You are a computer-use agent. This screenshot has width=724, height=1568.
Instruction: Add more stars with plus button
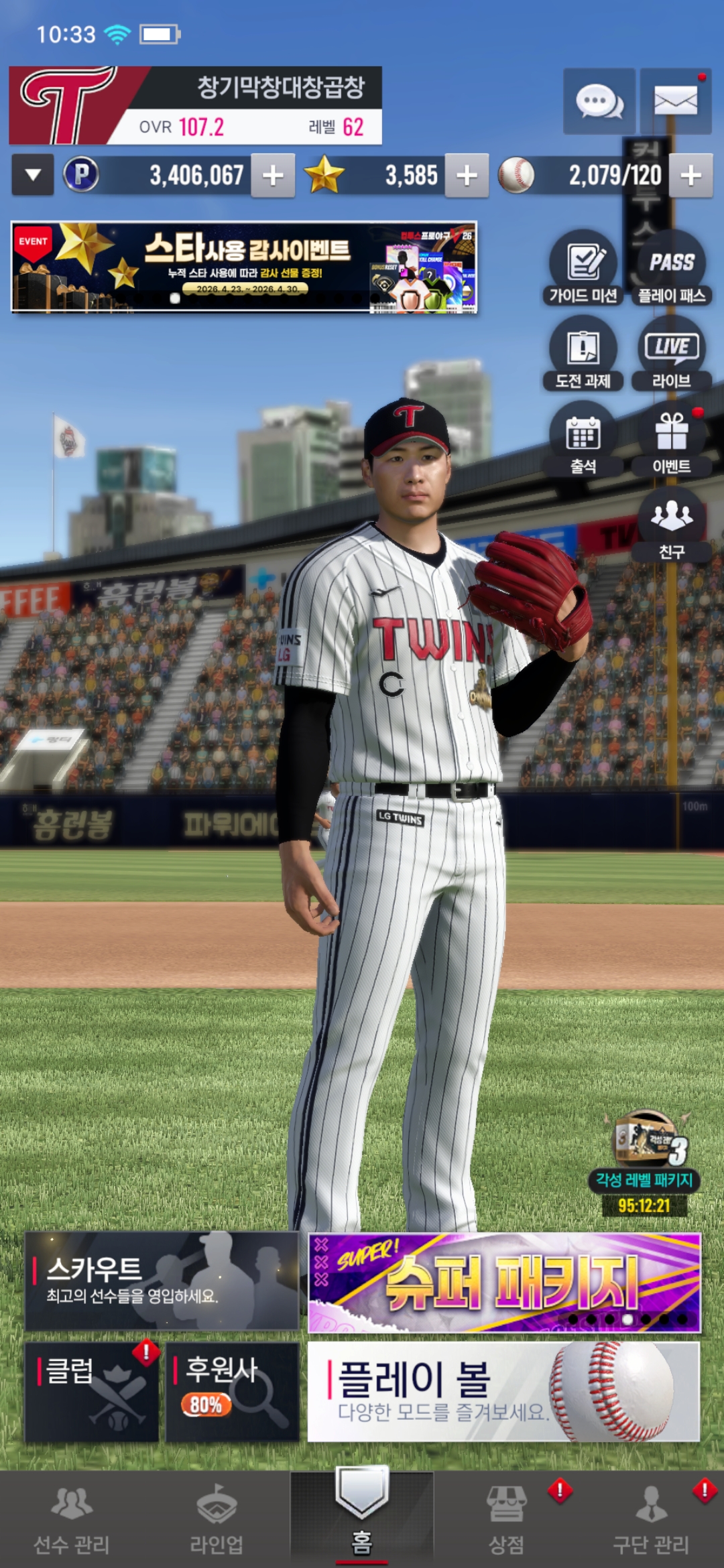pos(467,176)
